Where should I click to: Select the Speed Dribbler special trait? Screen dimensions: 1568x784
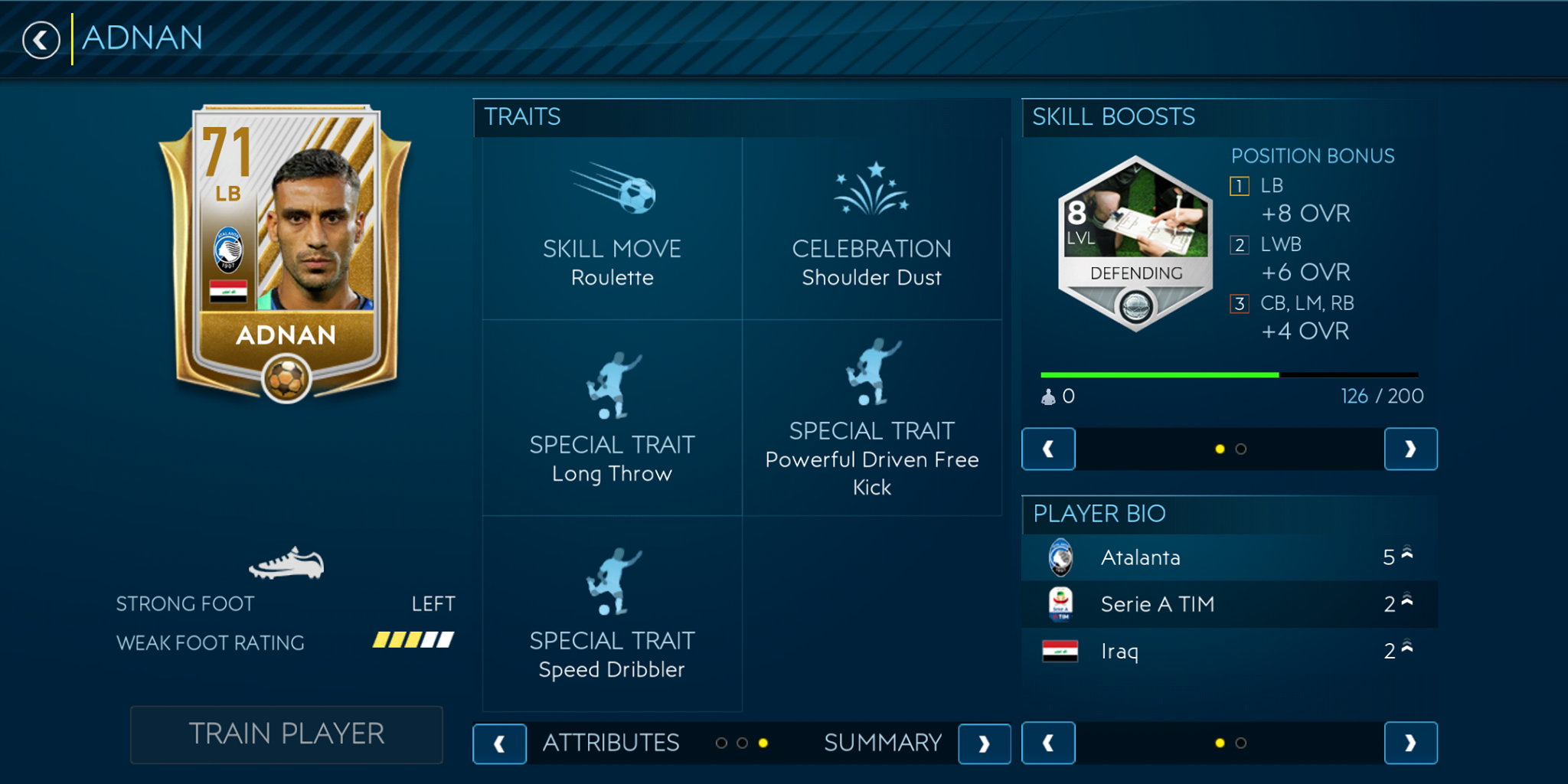[x=612, y=614]
